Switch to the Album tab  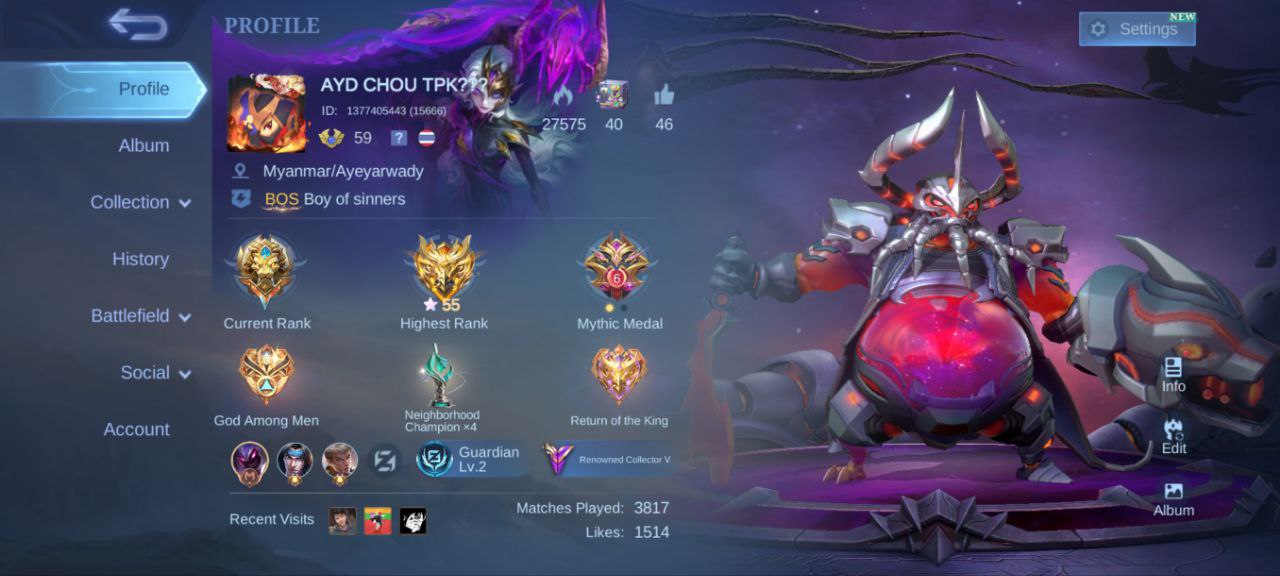pyautogui.click(x=143, y=145)
